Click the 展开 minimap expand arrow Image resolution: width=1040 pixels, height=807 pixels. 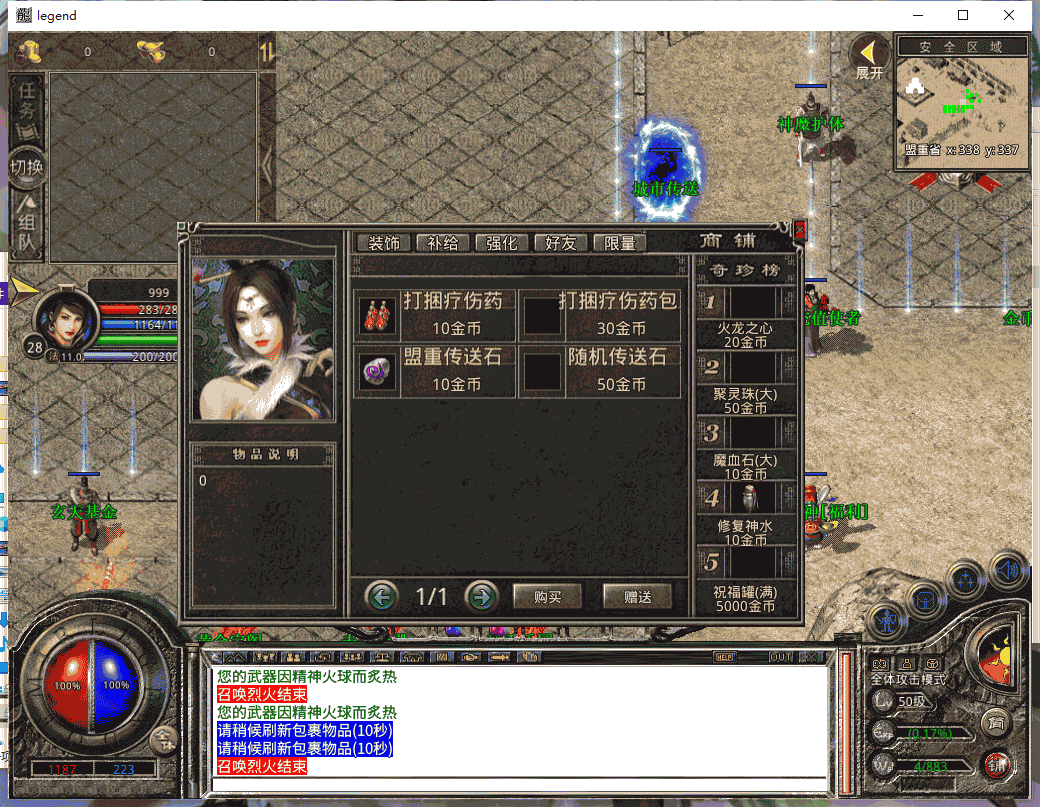pos(870,57)
